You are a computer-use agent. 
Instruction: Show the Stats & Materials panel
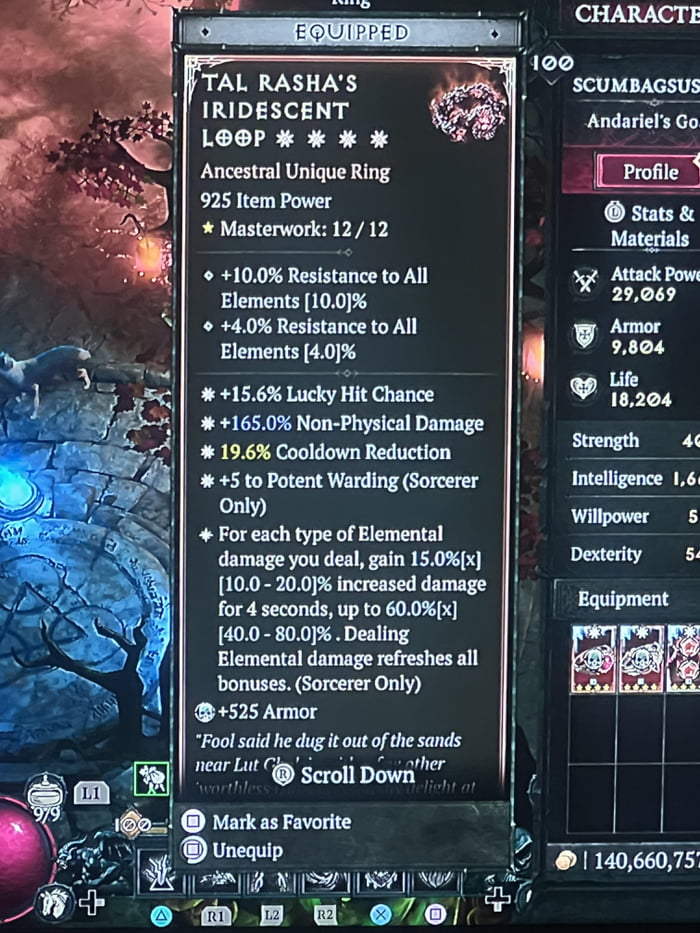651,226
